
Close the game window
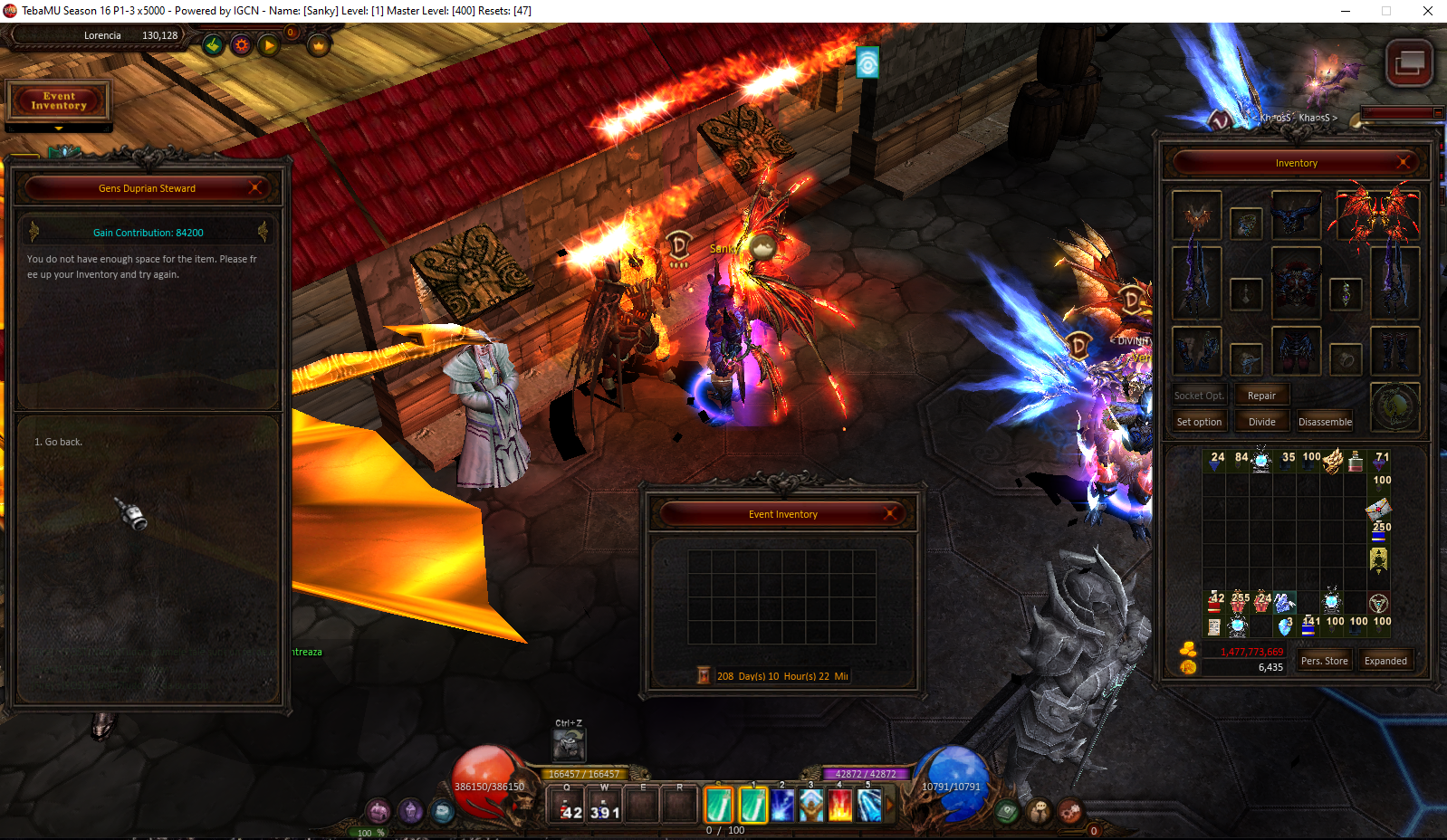pos(1427,11)
